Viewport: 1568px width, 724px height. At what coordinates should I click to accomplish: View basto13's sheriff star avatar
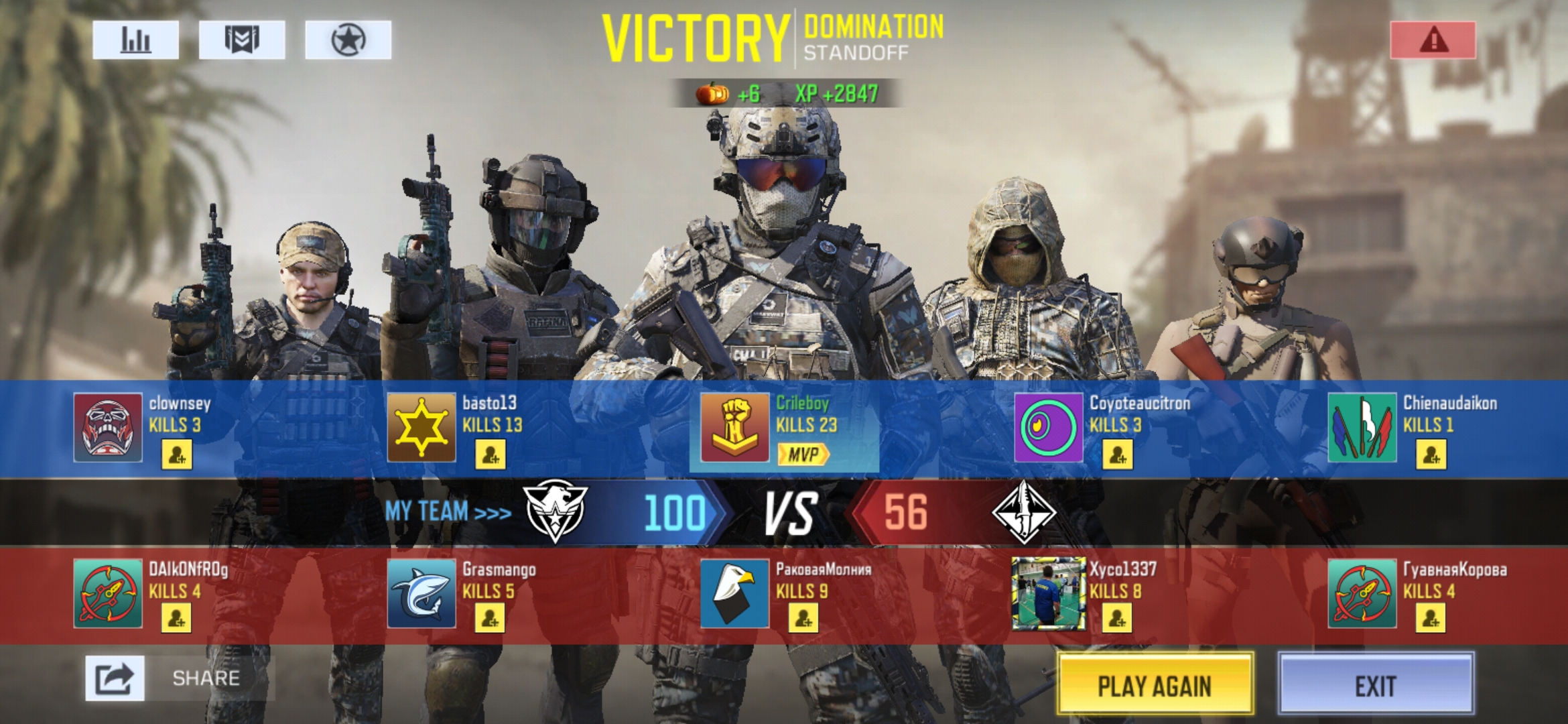(421, 428)
